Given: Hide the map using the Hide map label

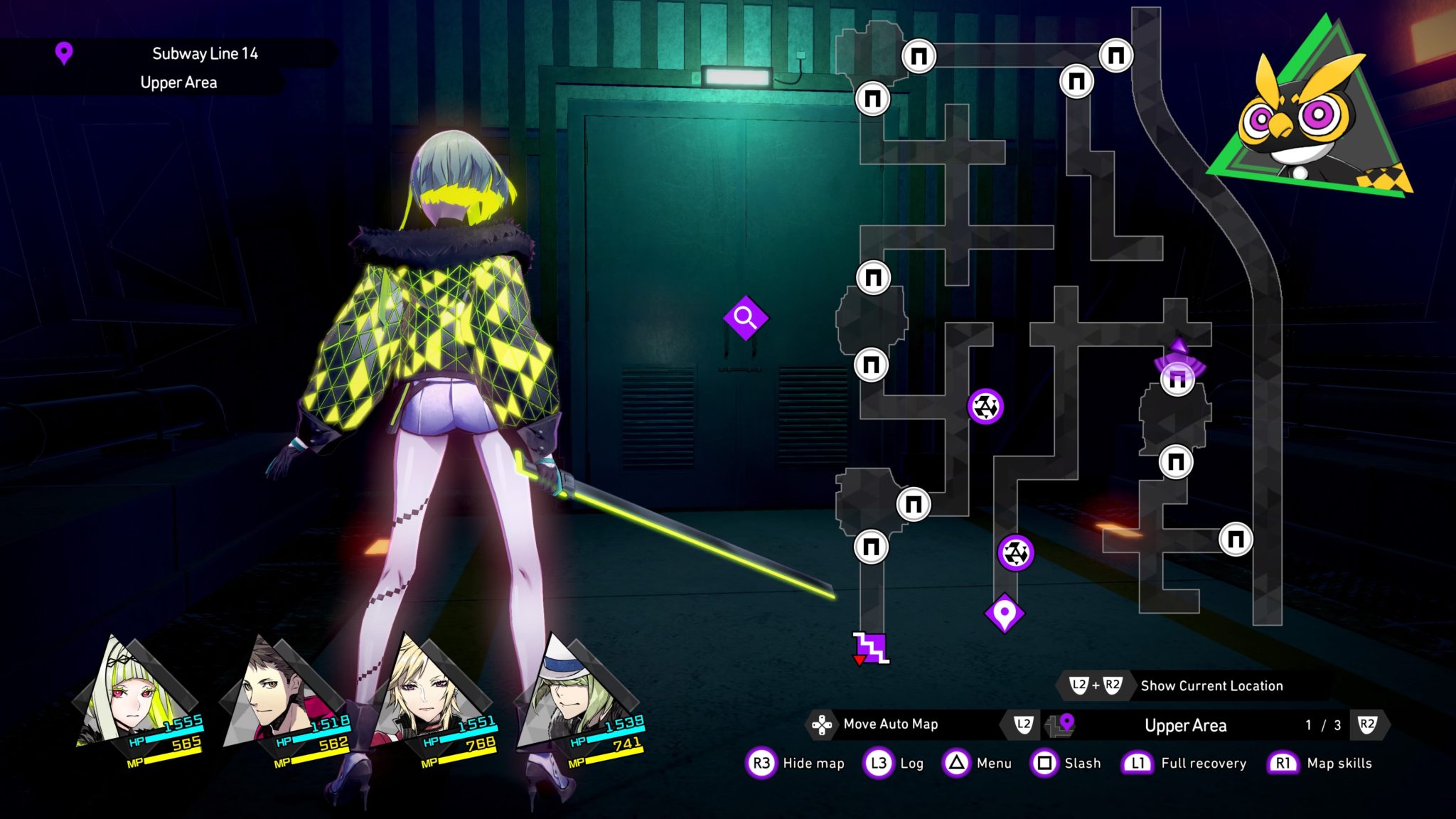Looking at the screenshot, I should [x=813, y=764].
